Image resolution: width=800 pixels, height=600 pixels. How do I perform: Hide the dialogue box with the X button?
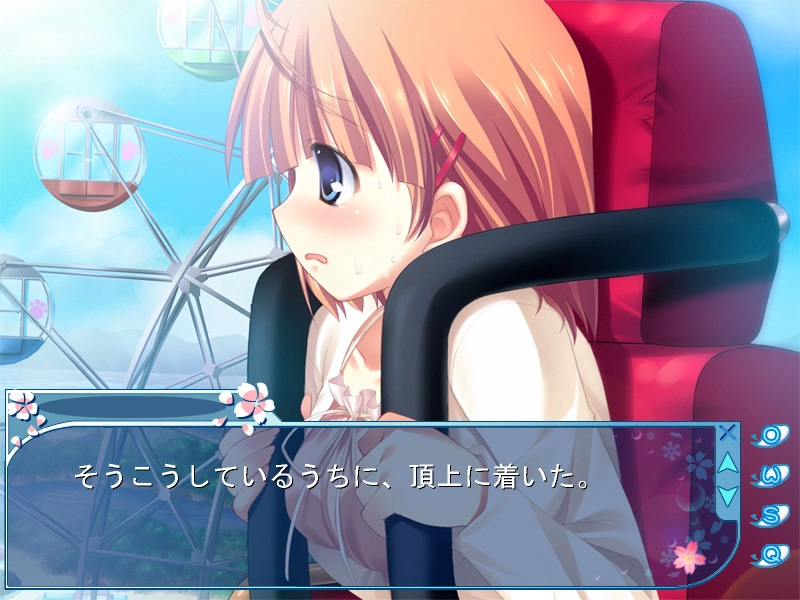pyautogui.click(x=728, y=433)
